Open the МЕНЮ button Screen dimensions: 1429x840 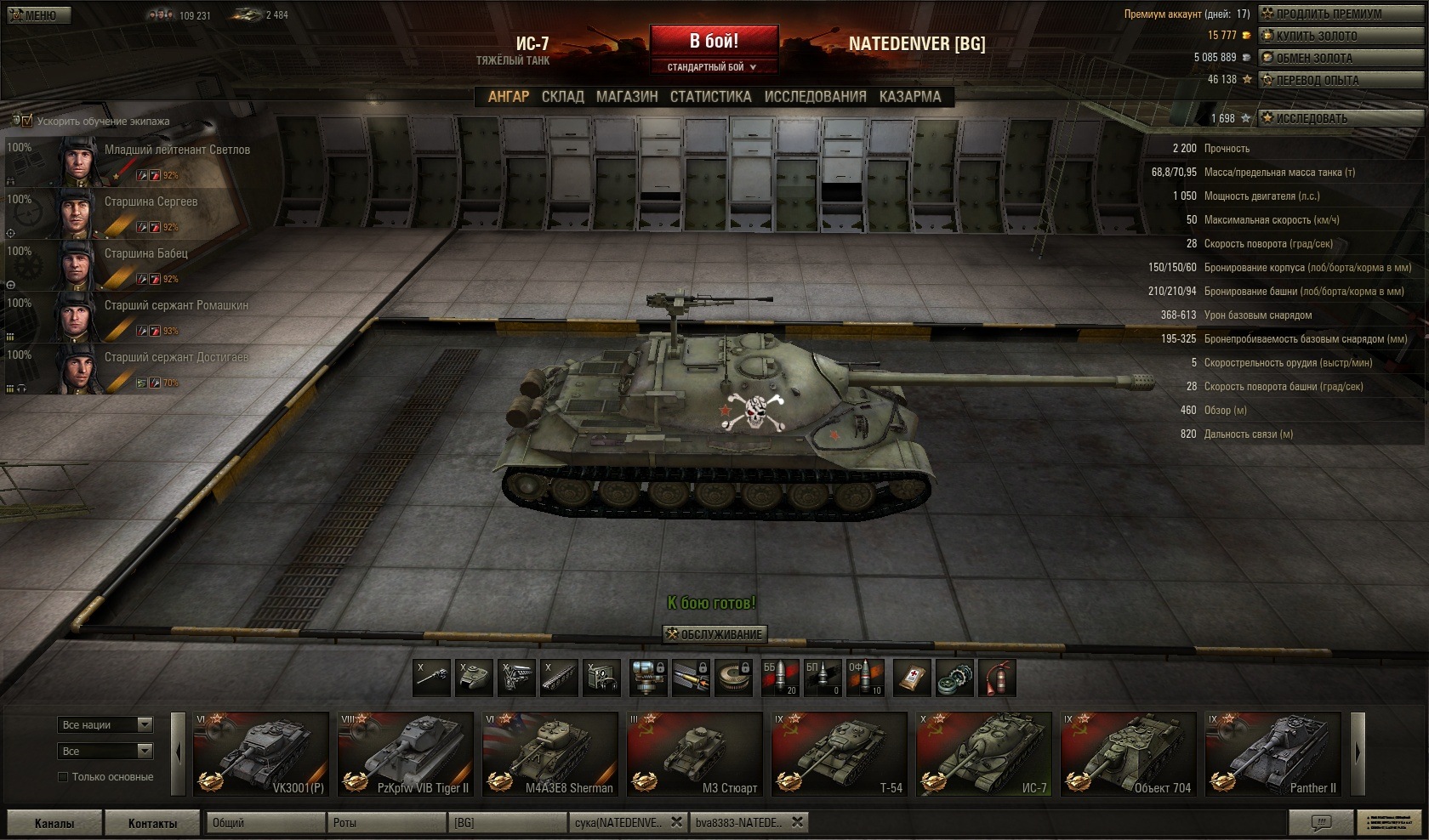pyautogui.click(x=32, y=15)
